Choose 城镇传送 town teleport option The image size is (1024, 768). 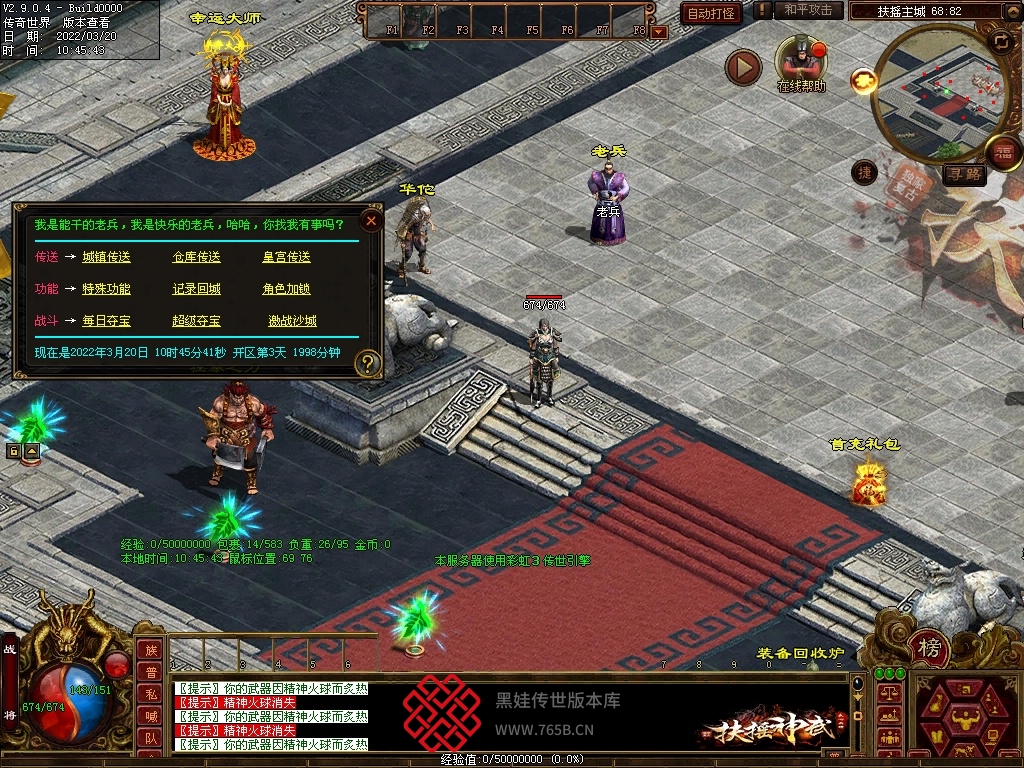(106, 257)
